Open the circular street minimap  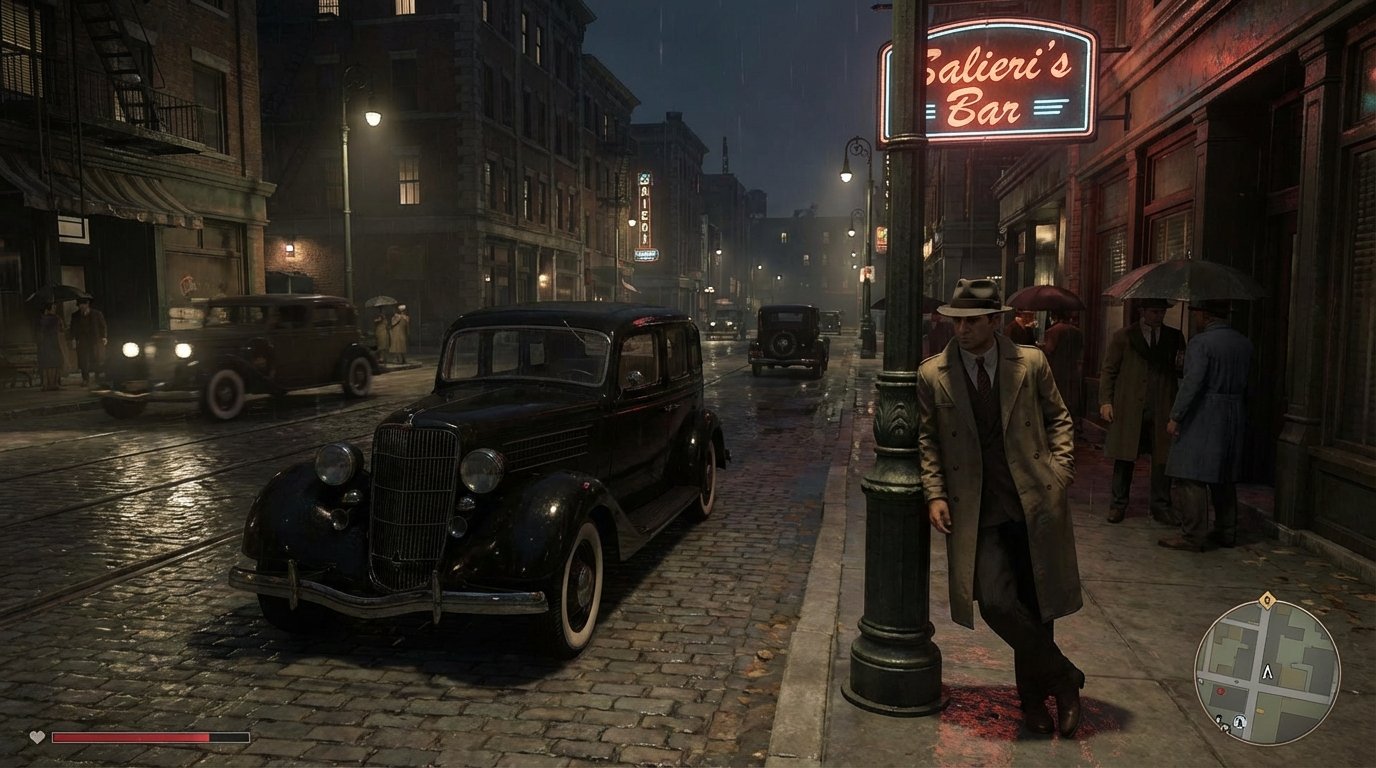pyautogui.click(x=1267, y=673)
